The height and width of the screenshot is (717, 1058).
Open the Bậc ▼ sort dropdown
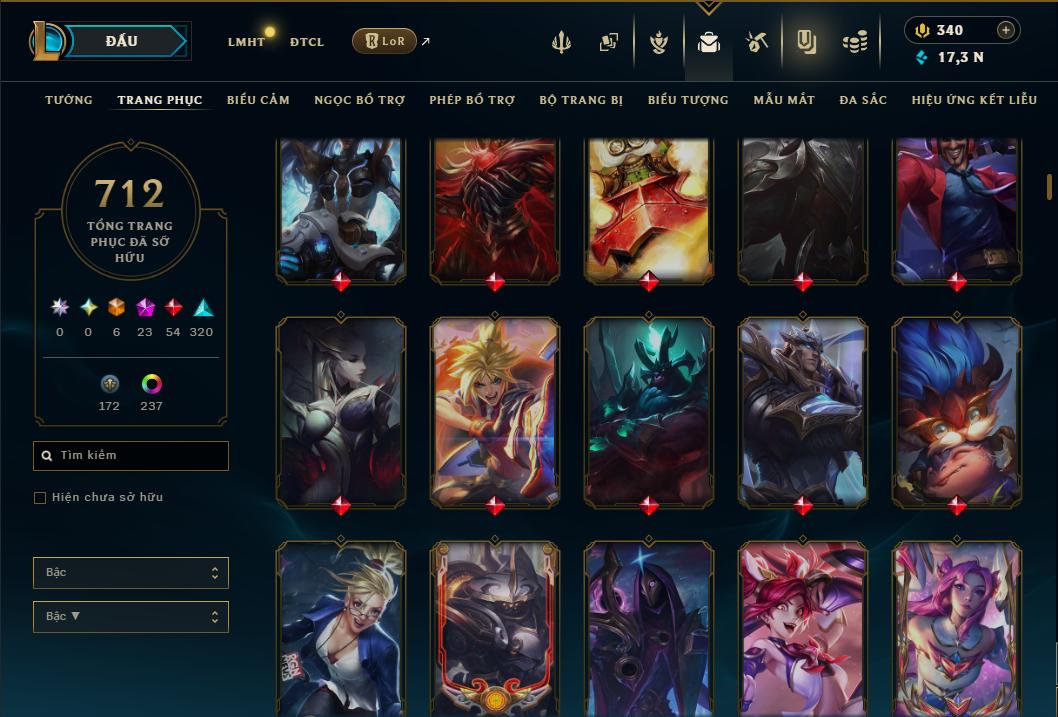pos(131,617)
